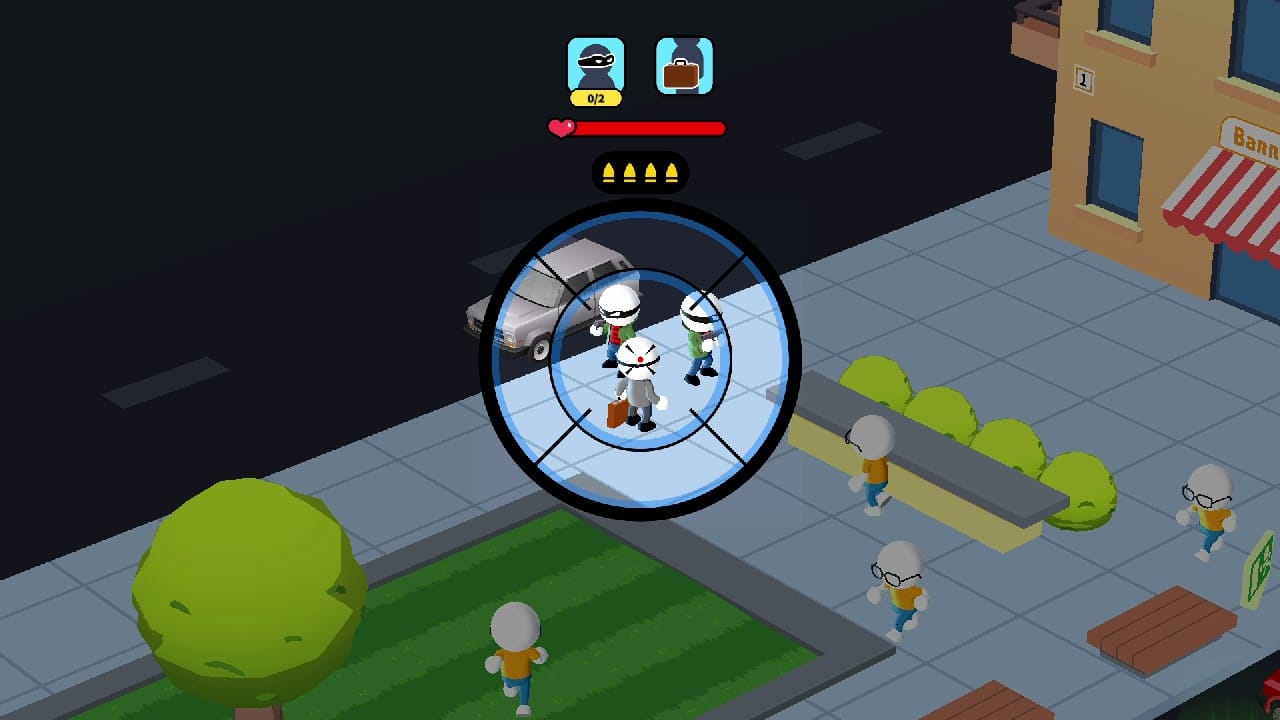This screenshot has width=1280, height=720.
Task: Click the third ammo bullet icon
Action: coord(653,171)
